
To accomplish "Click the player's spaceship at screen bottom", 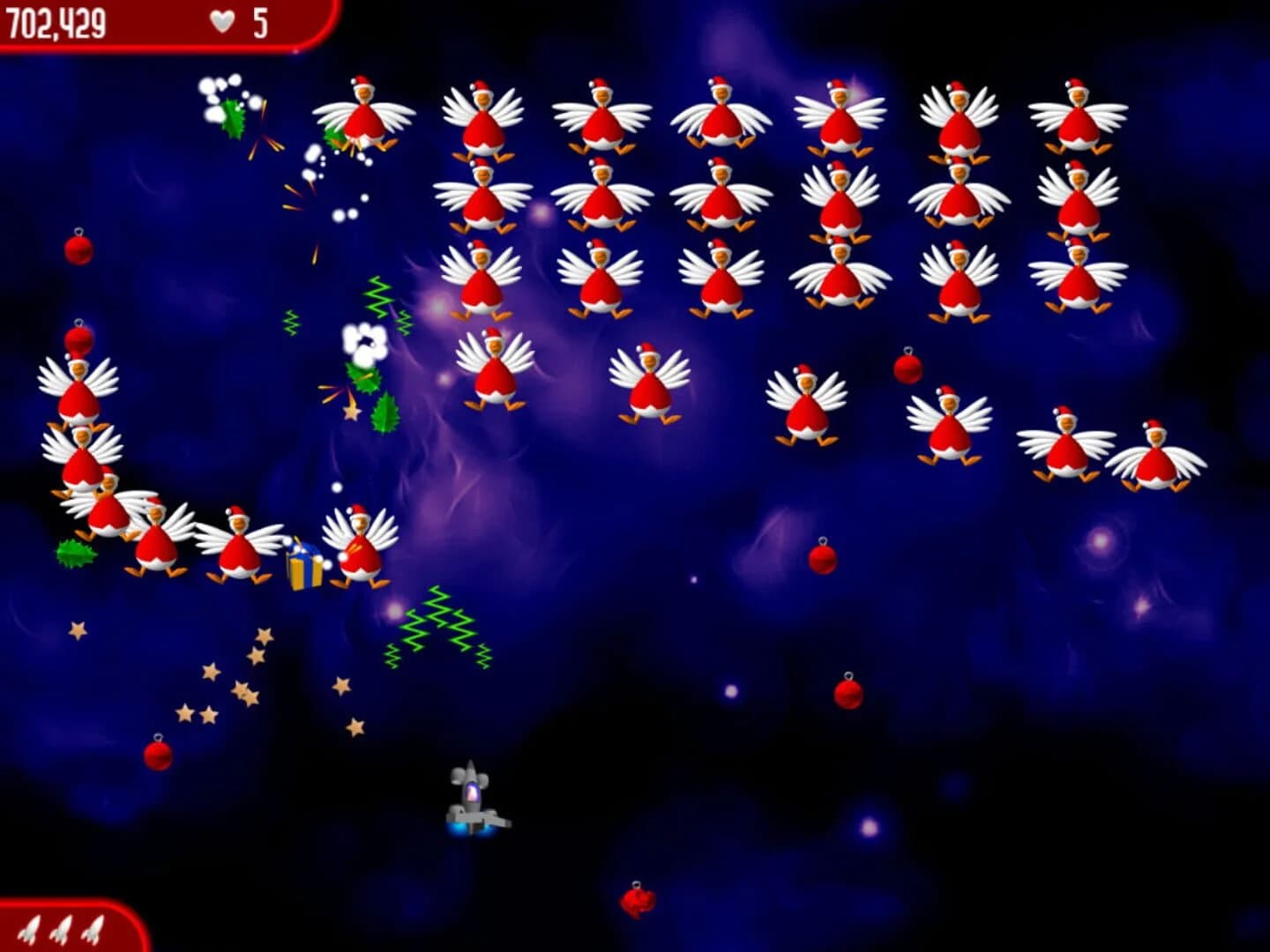I will tap(474, 802).
